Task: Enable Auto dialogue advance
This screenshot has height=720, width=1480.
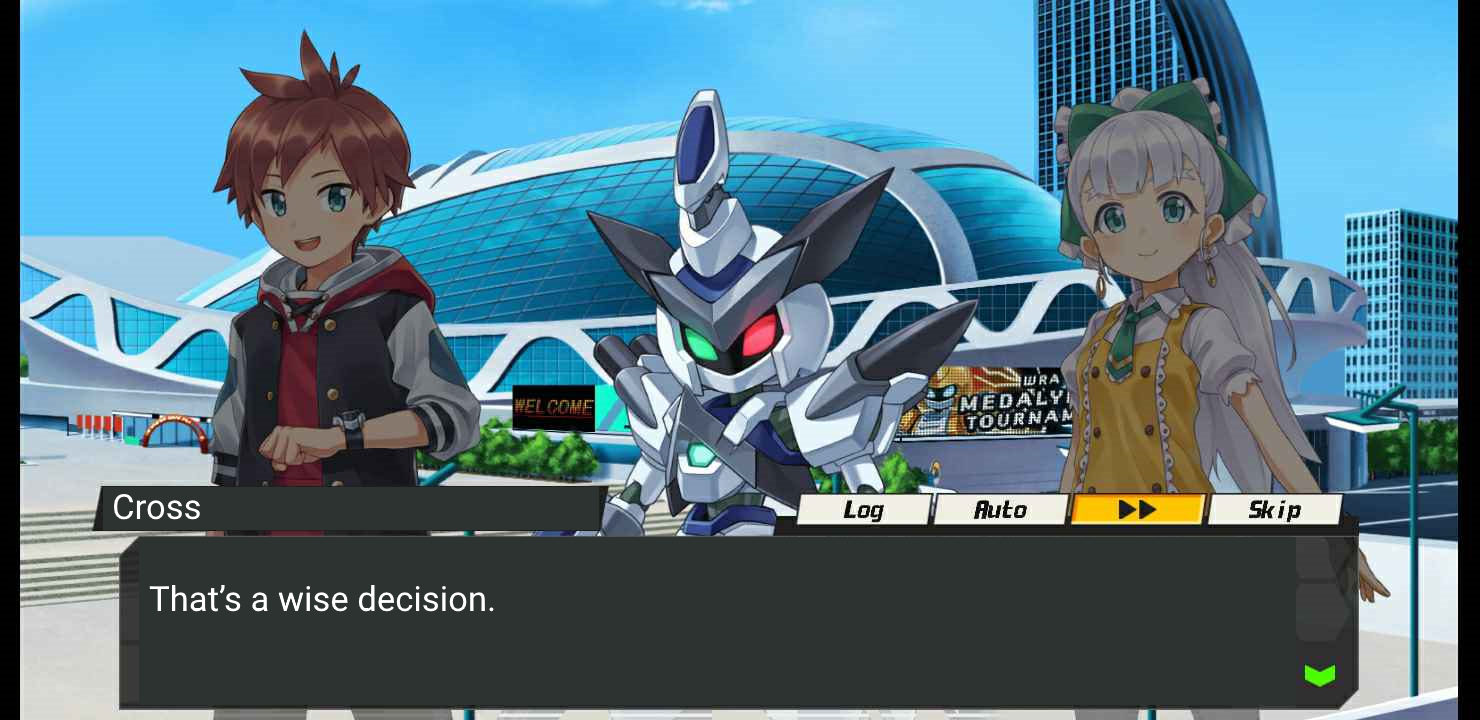Action: 1000,510
